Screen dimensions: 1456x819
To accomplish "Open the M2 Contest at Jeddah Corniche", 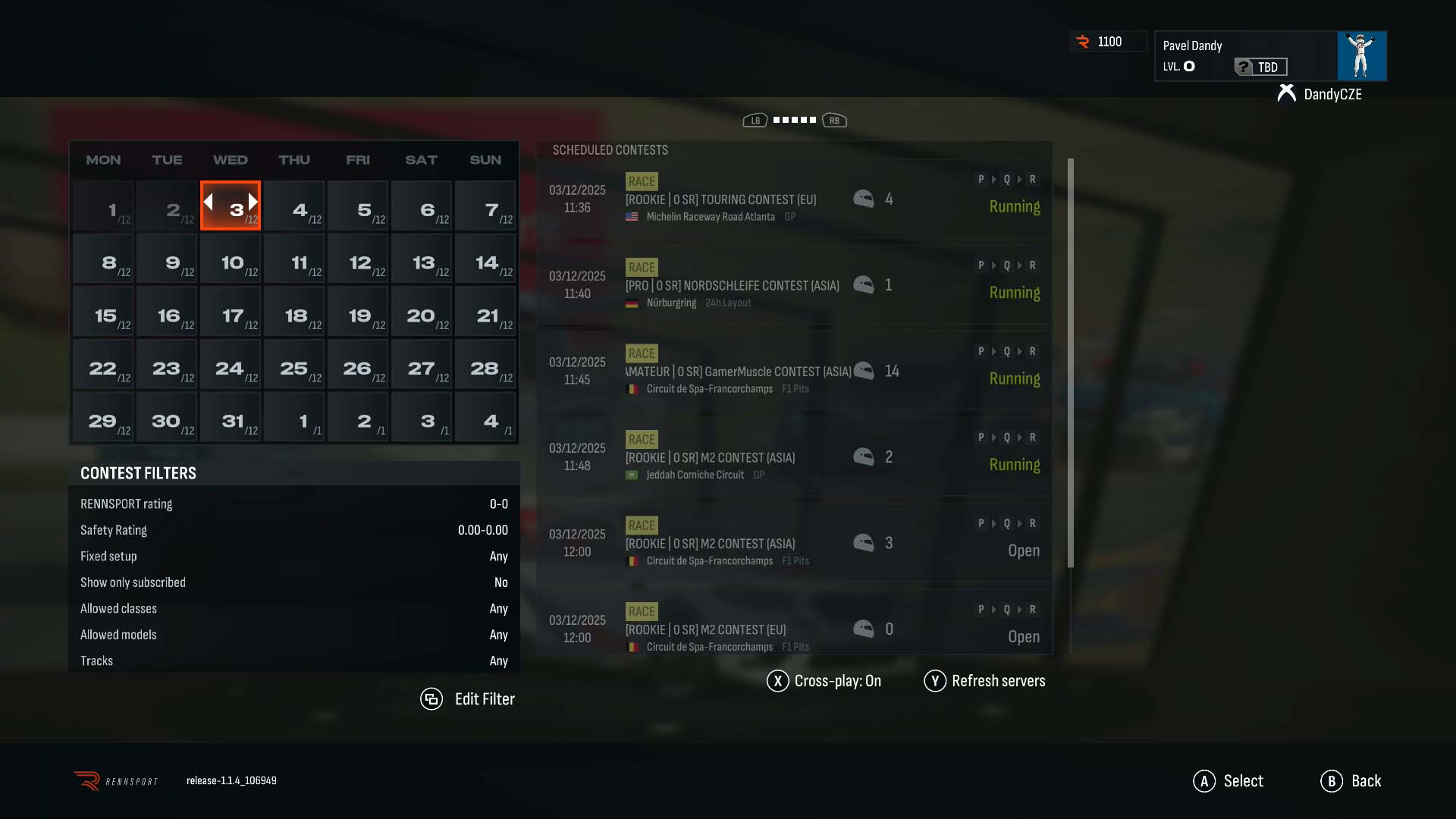I will click(793, 458).
